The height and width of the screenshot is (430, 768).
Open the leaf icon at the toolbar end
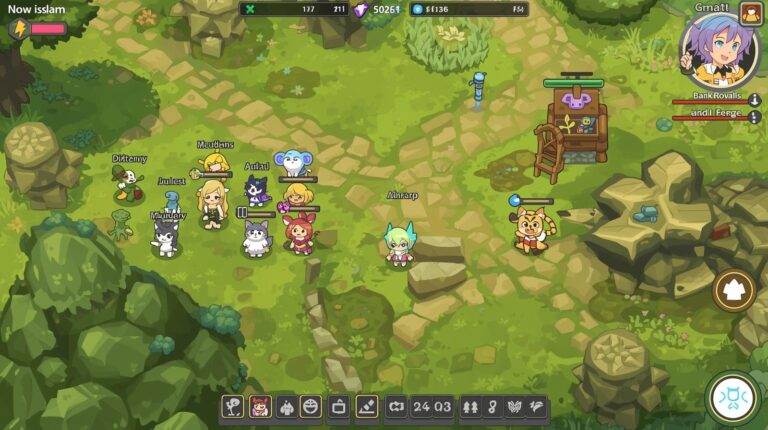tap(537, 407)
